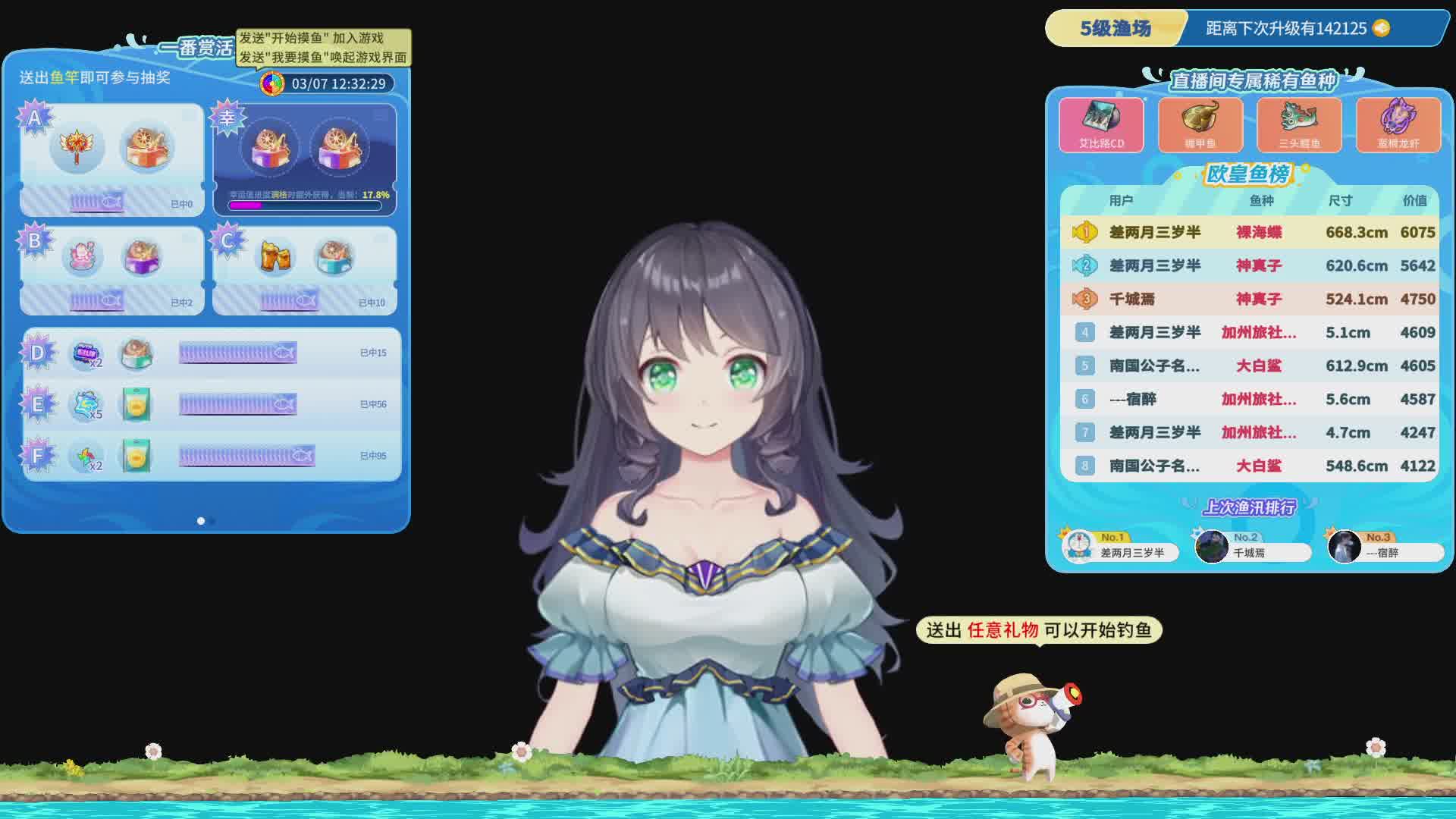
Task: Open prize tier A reward card
Action: [x=111, y=159]
